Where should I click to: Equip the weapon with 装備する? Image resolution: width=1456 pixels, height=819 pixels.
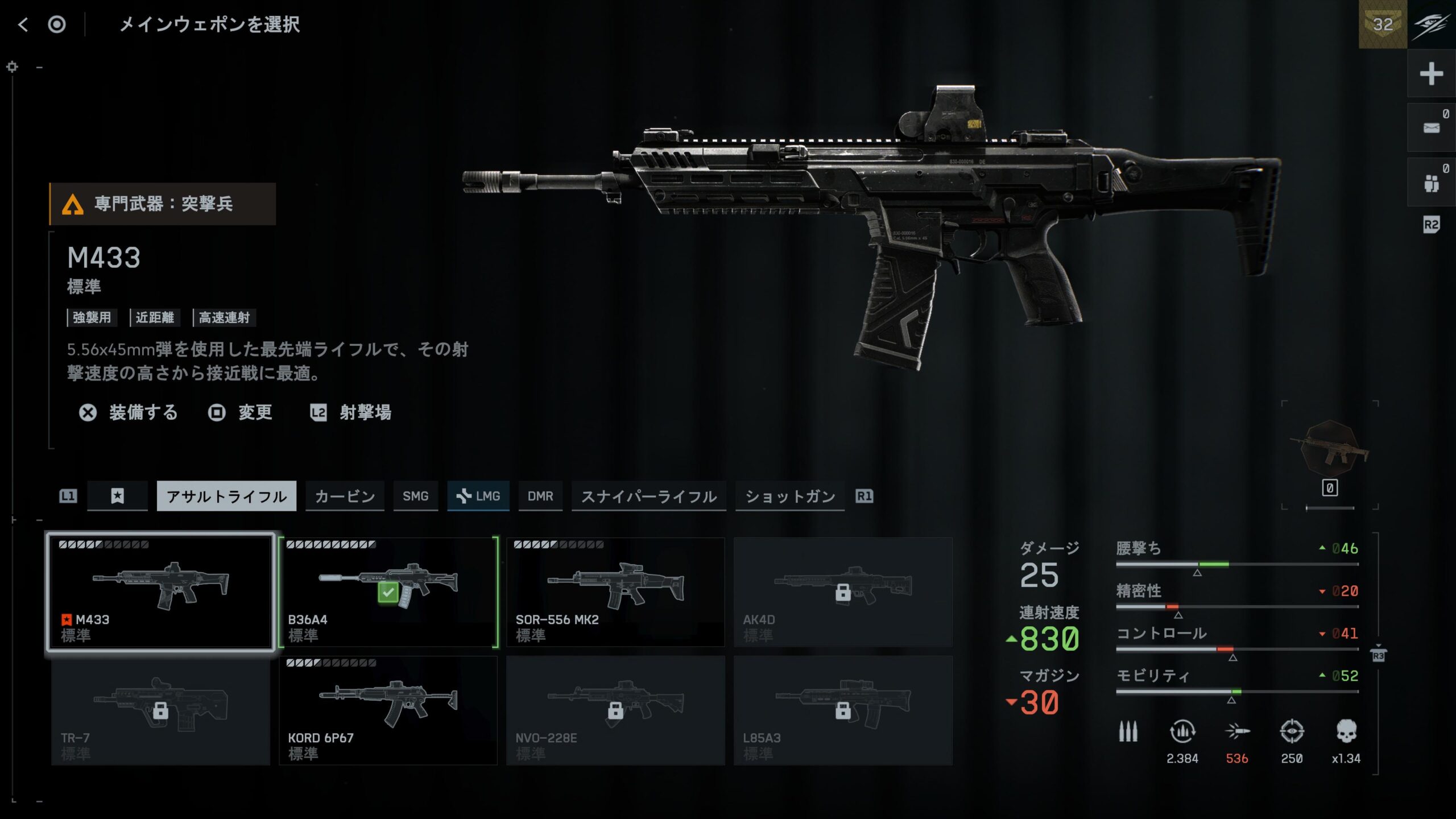point(129,412)
